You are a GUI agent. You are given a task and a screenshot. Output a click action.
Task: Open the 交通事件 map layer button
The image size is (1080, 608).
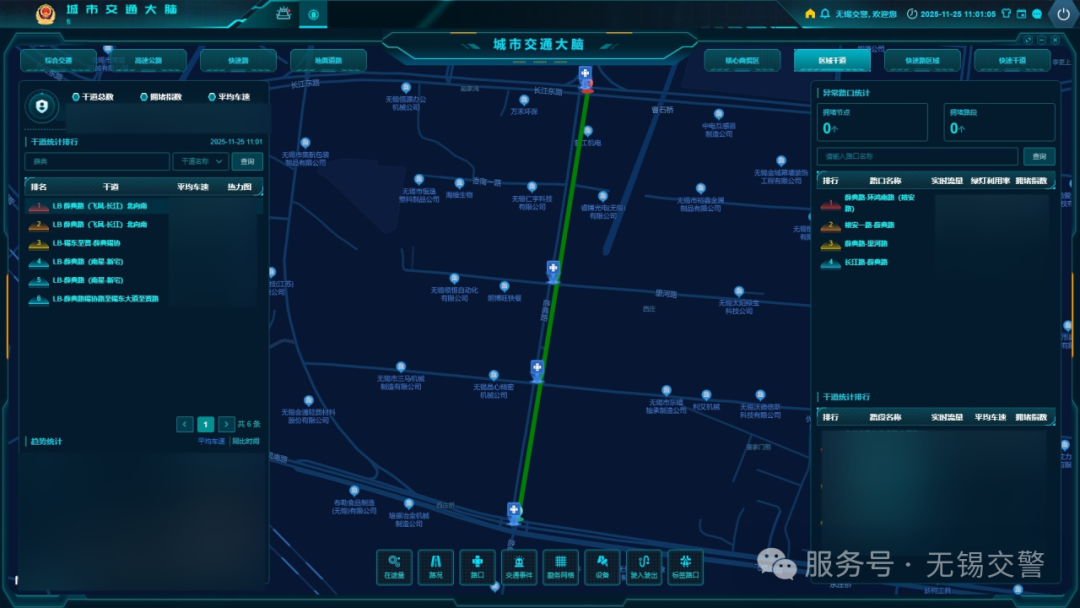[x=519, y=567]
